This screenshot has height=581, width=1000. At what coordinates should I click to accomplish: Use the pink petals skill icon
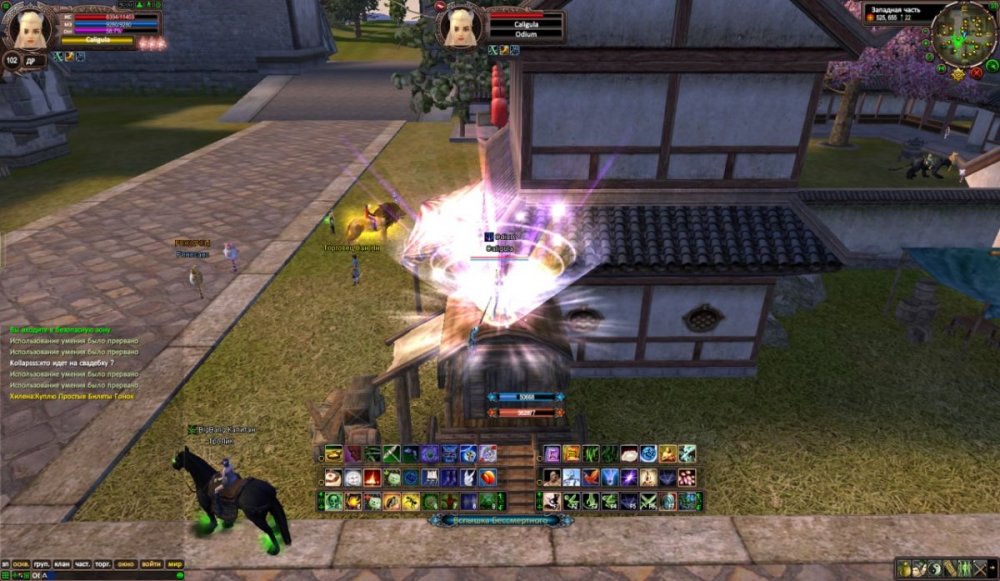[x=686, y=478]
